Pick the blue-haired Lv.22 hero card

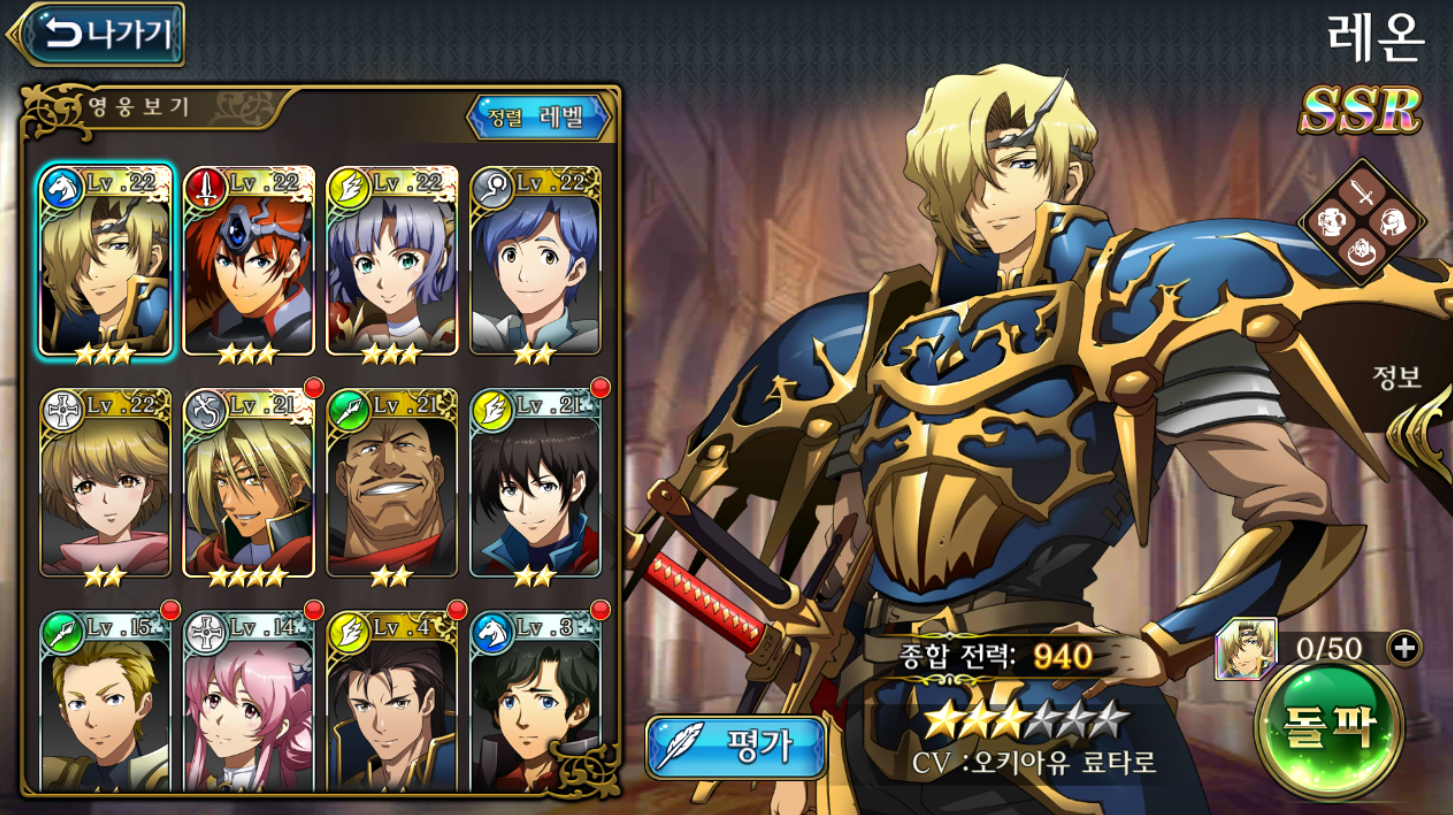535,262
